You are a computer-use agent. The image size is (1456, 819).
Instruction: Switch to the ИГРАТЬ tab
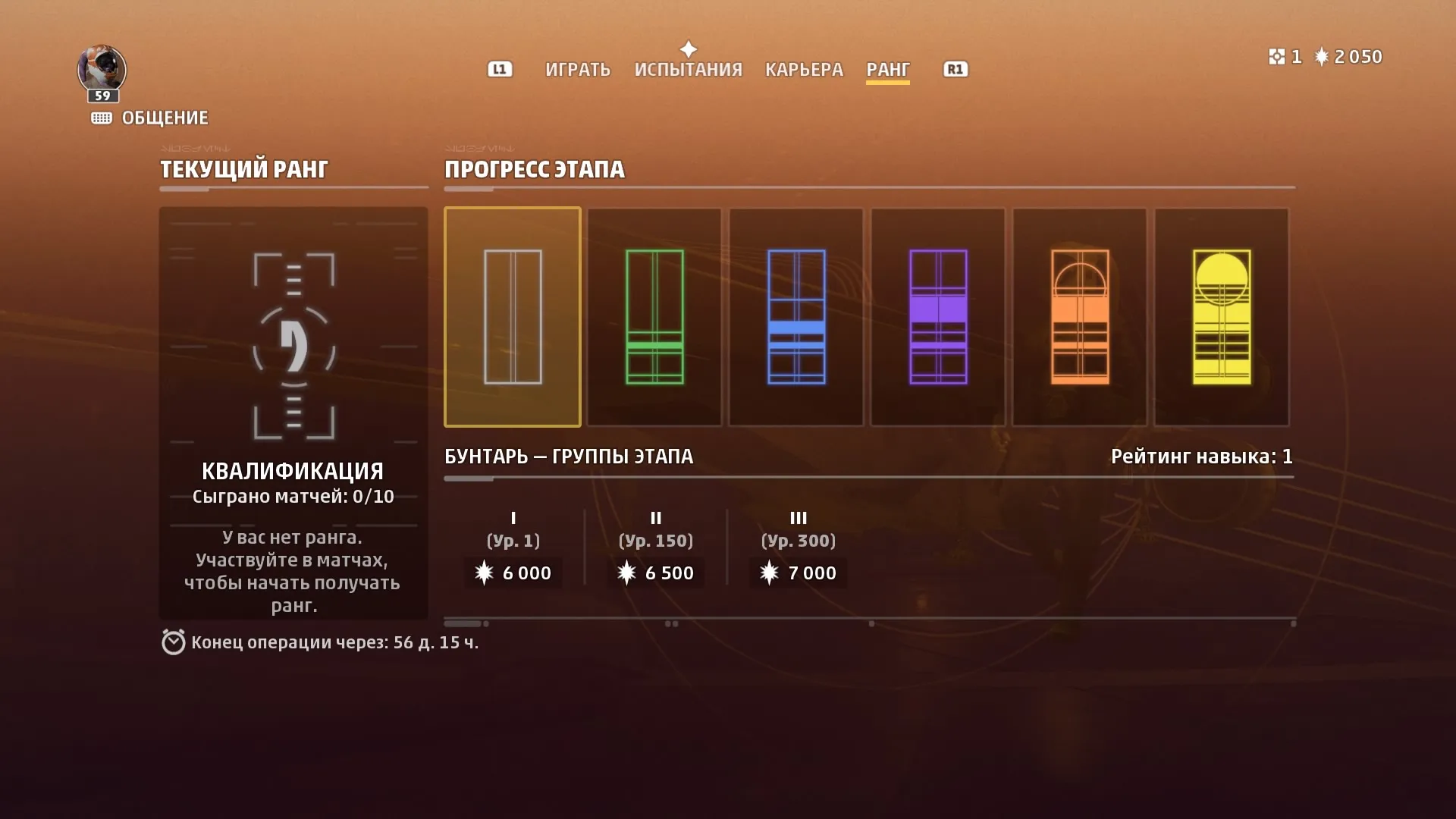[x=577, y=70]
